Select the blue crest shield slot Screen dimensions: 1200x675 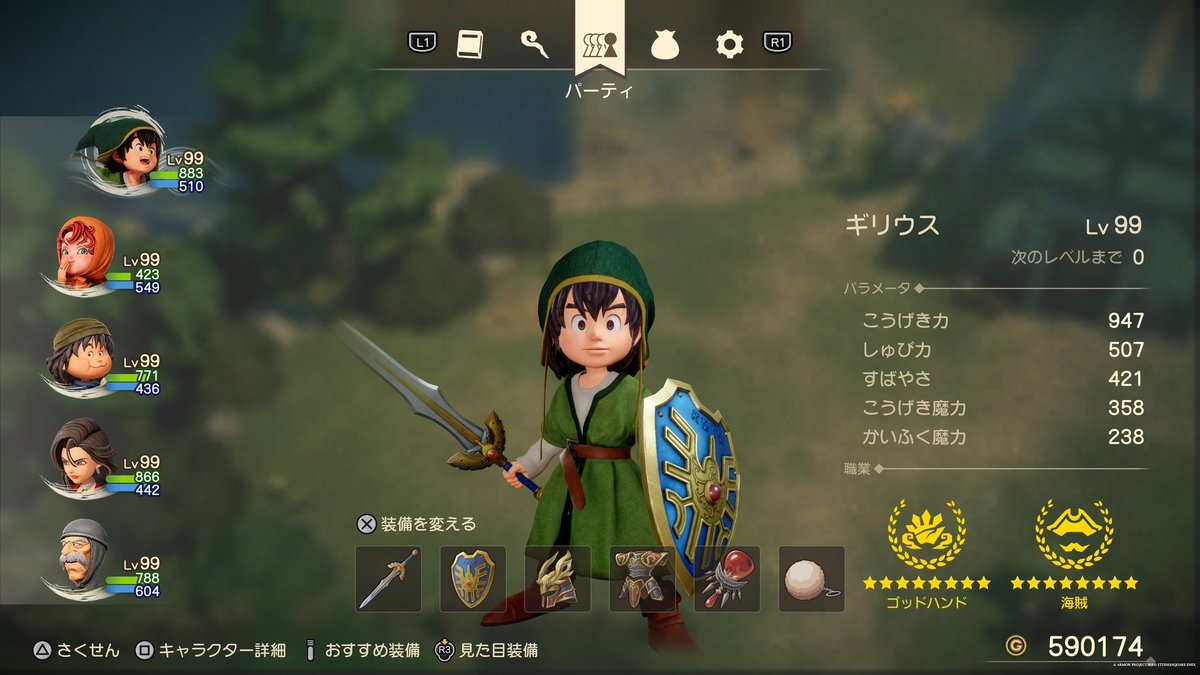(x=473, y=579)
